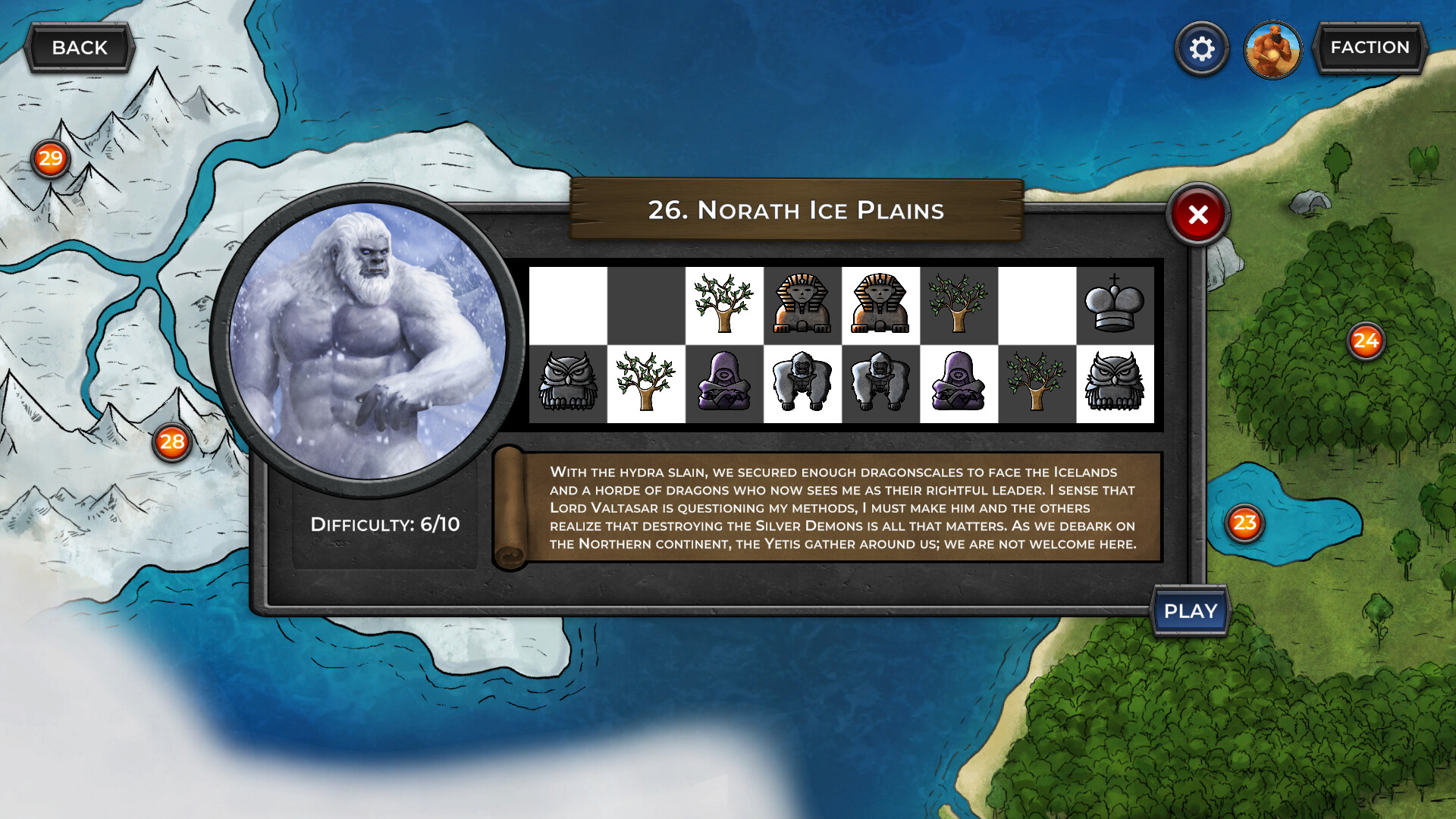The image size is (1456, 819).
Task: Click the player character portrait near Faction
Action: pos(1272,49)
